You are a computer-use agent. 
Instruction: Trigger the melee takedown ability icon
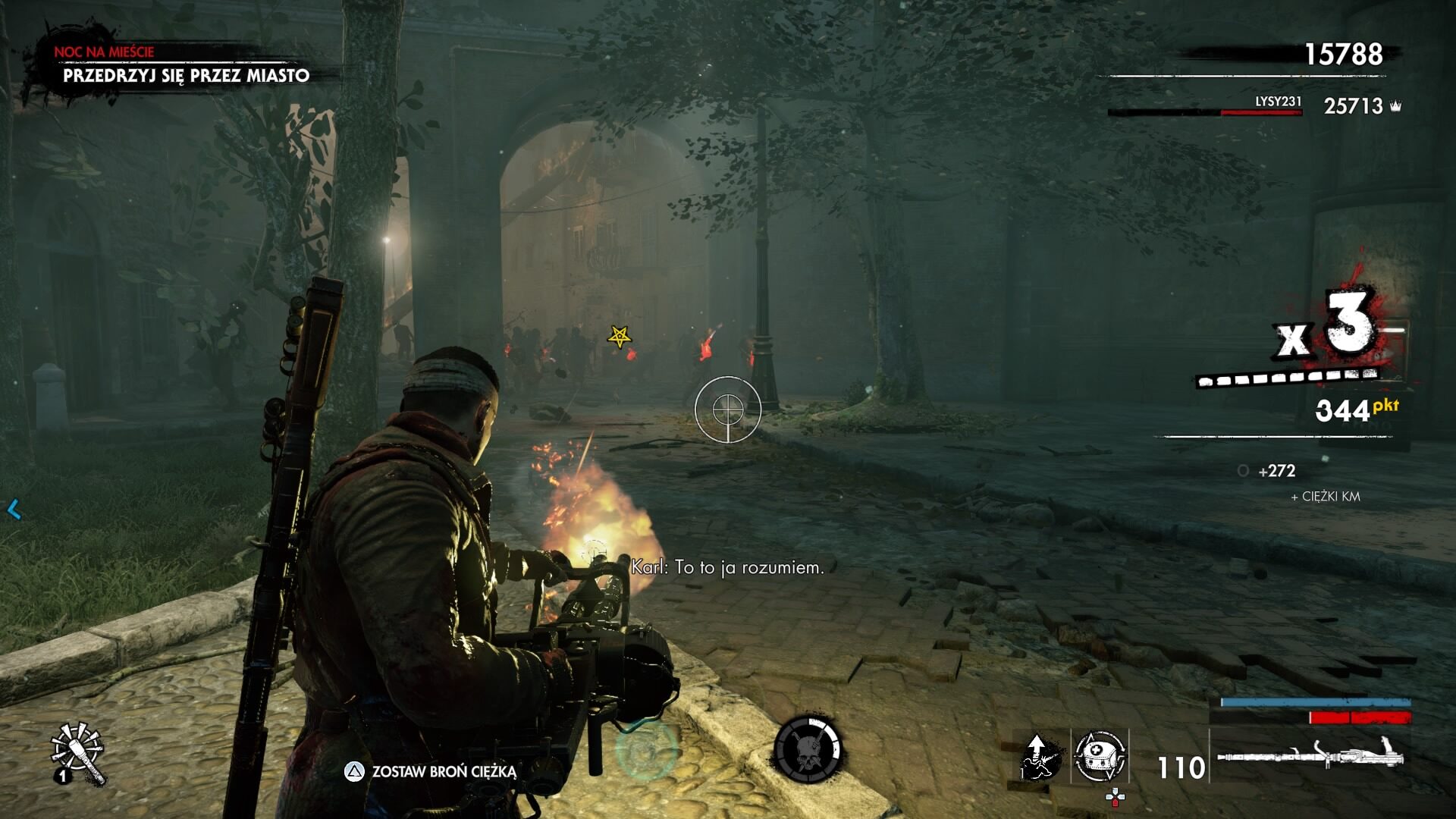[x=1040, y=756]
